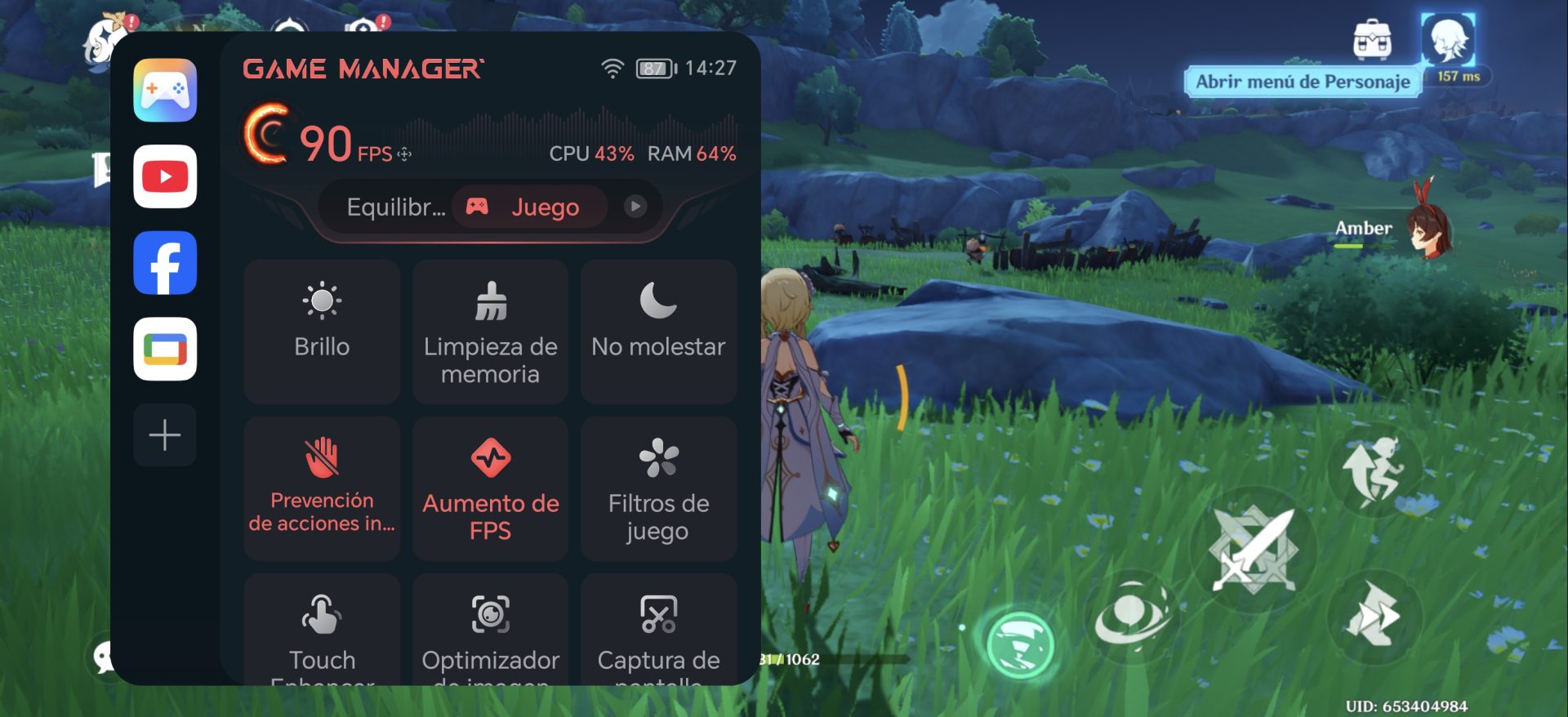Open the backpack inventory icon

(1372, 40)
